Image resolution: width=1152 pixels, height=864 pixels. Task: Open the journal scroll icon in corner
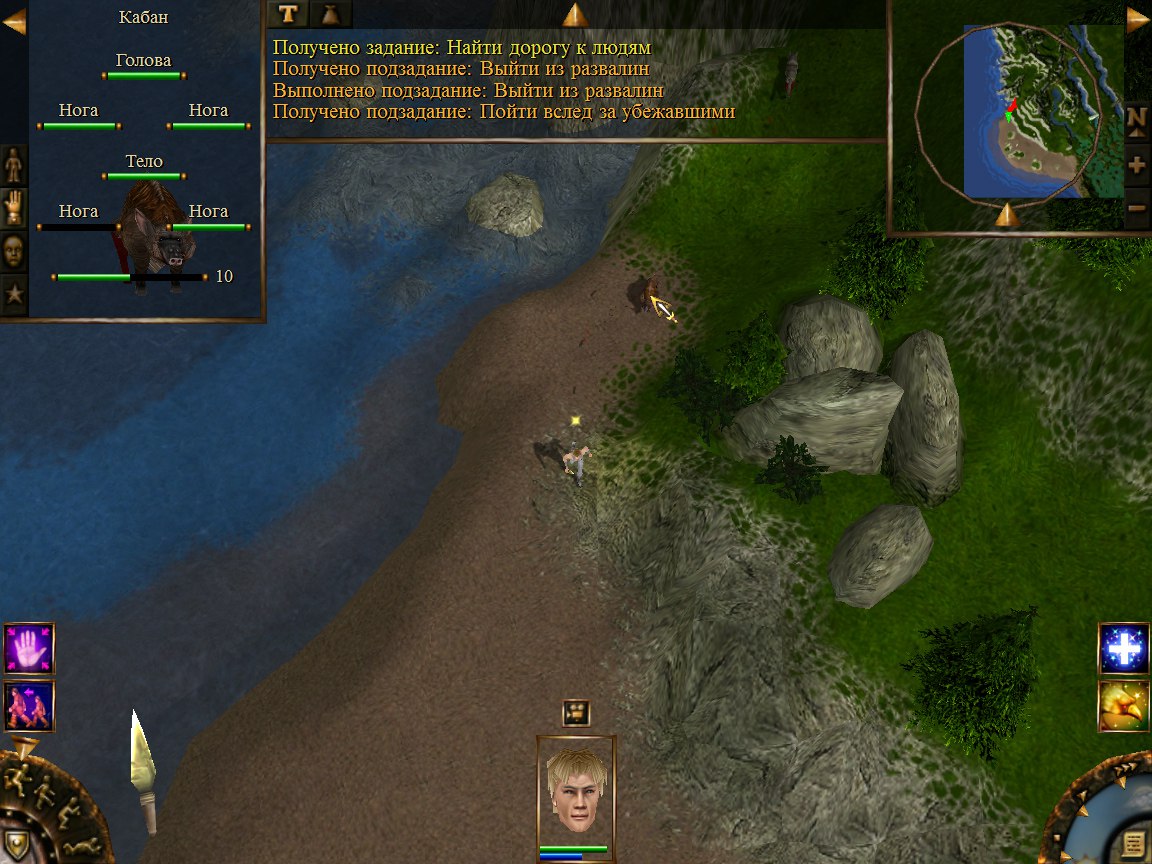(1132, 842)
